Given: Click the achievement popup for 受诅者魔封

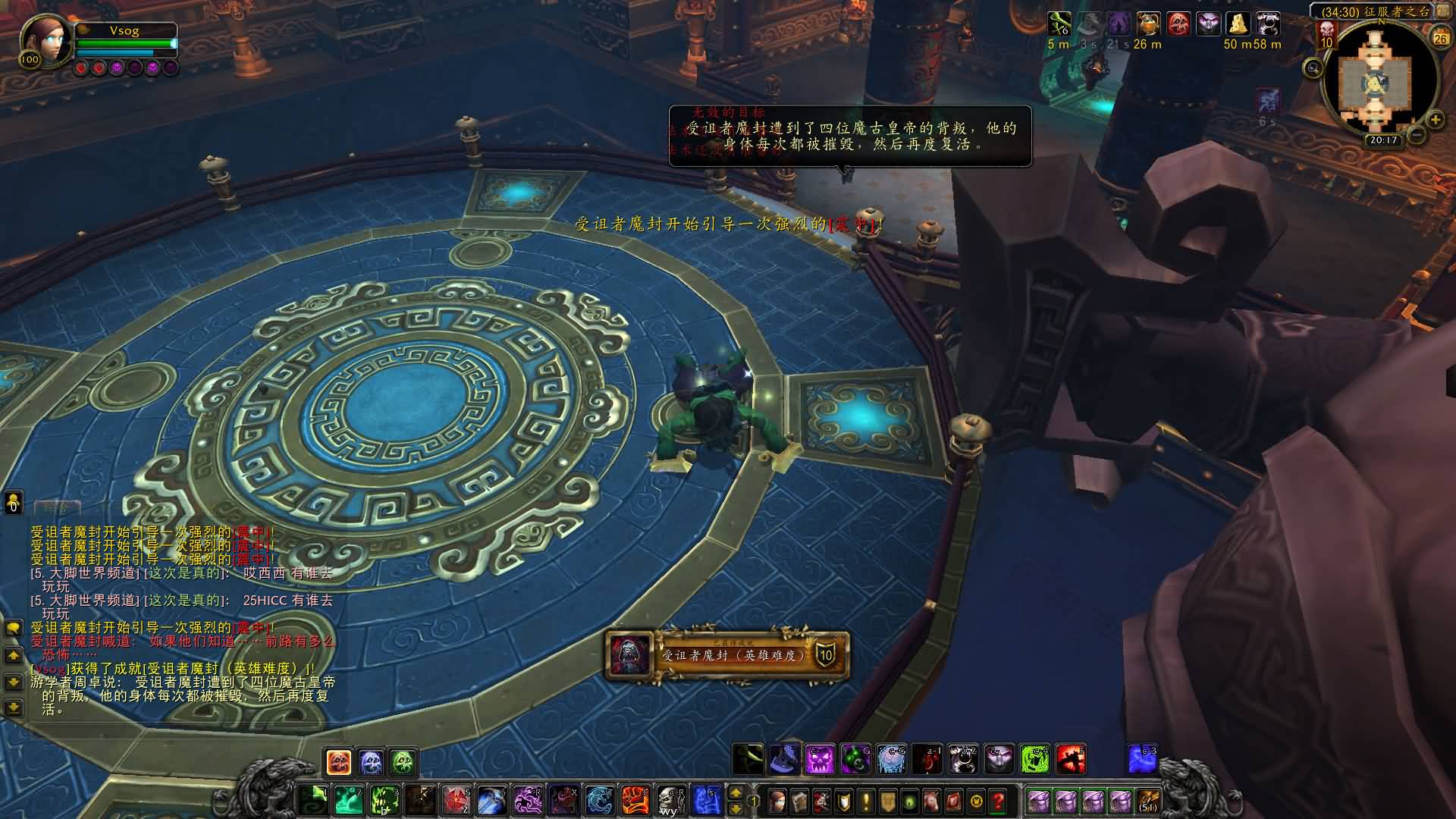Looking at the screenshot, I should [x=728, y=655].
